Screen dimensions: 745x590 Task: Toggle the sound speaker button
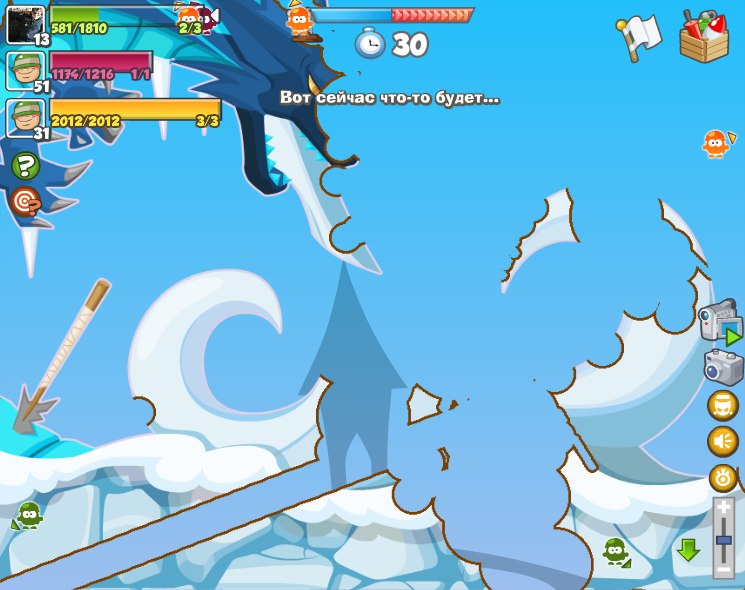pyautogui.click(x=723, y=441)
